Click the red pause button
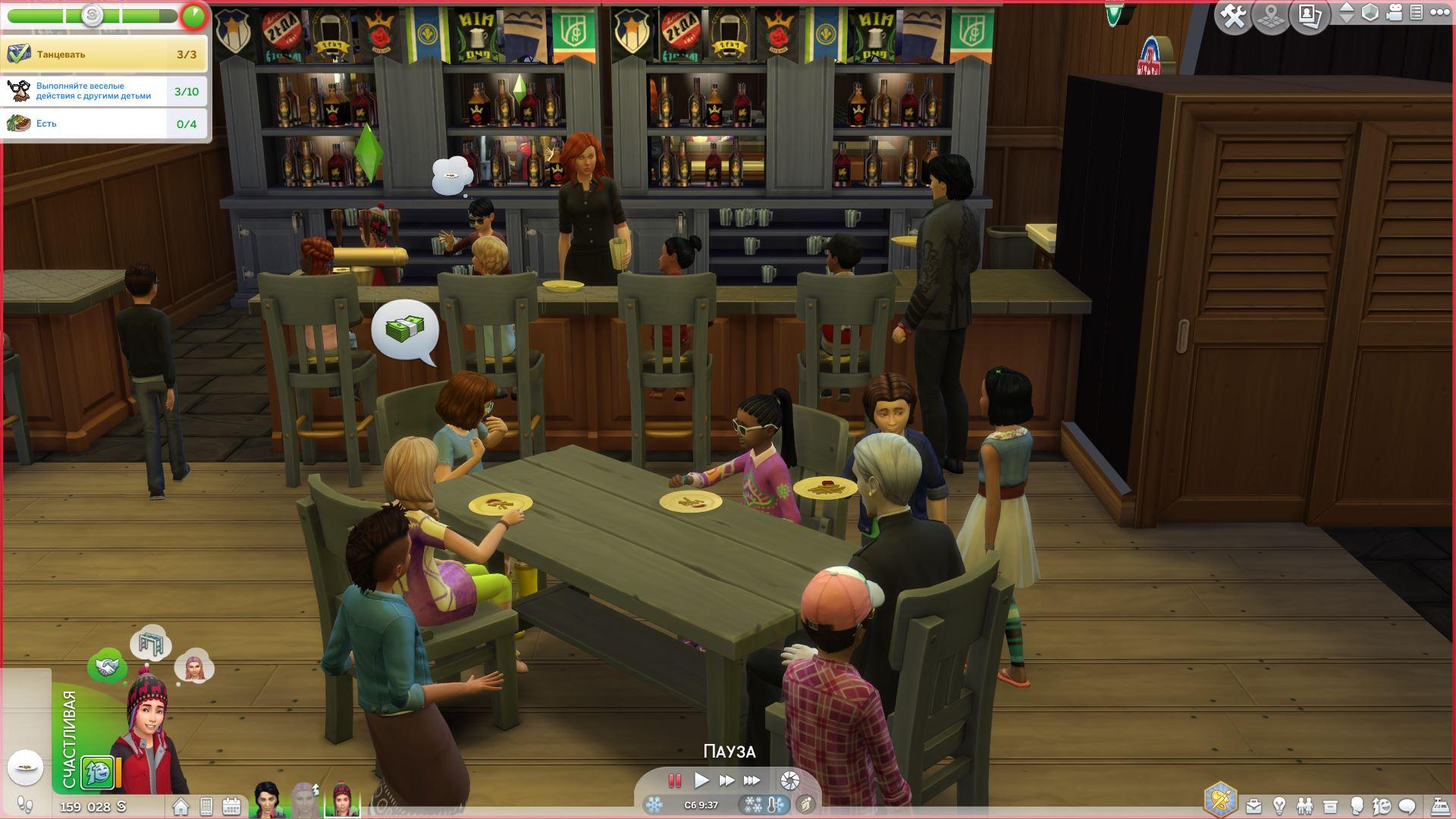Screen dimensions: 1456x819 tap(674, 780)
